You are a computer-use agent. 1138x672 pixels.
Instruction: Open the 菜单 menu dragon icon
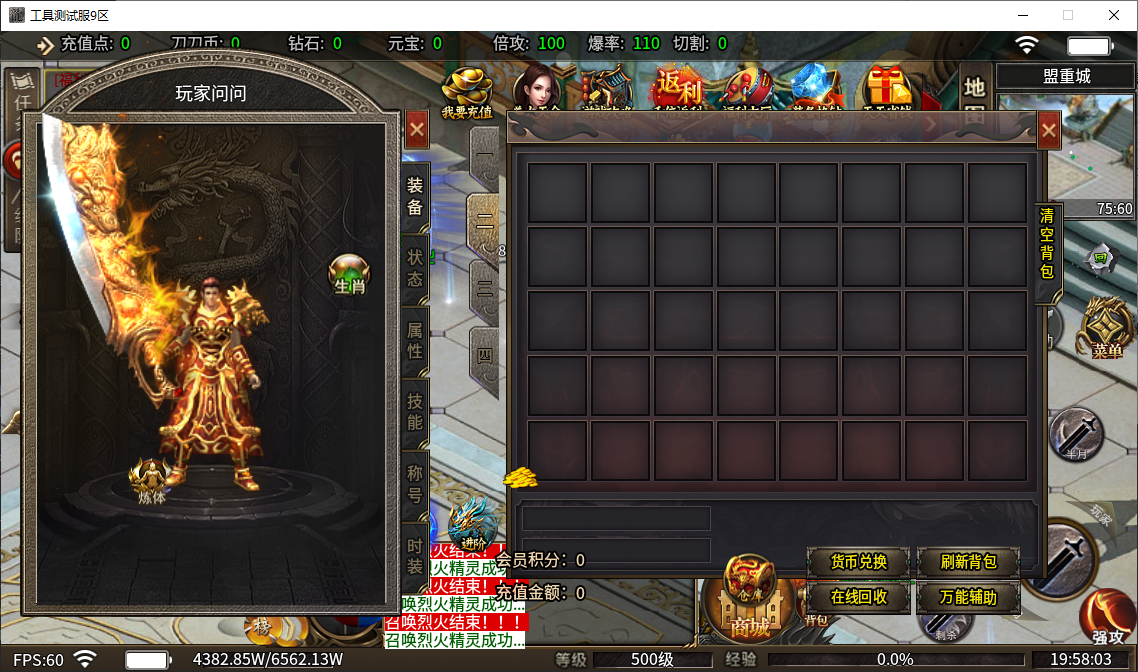point(1107,327)
